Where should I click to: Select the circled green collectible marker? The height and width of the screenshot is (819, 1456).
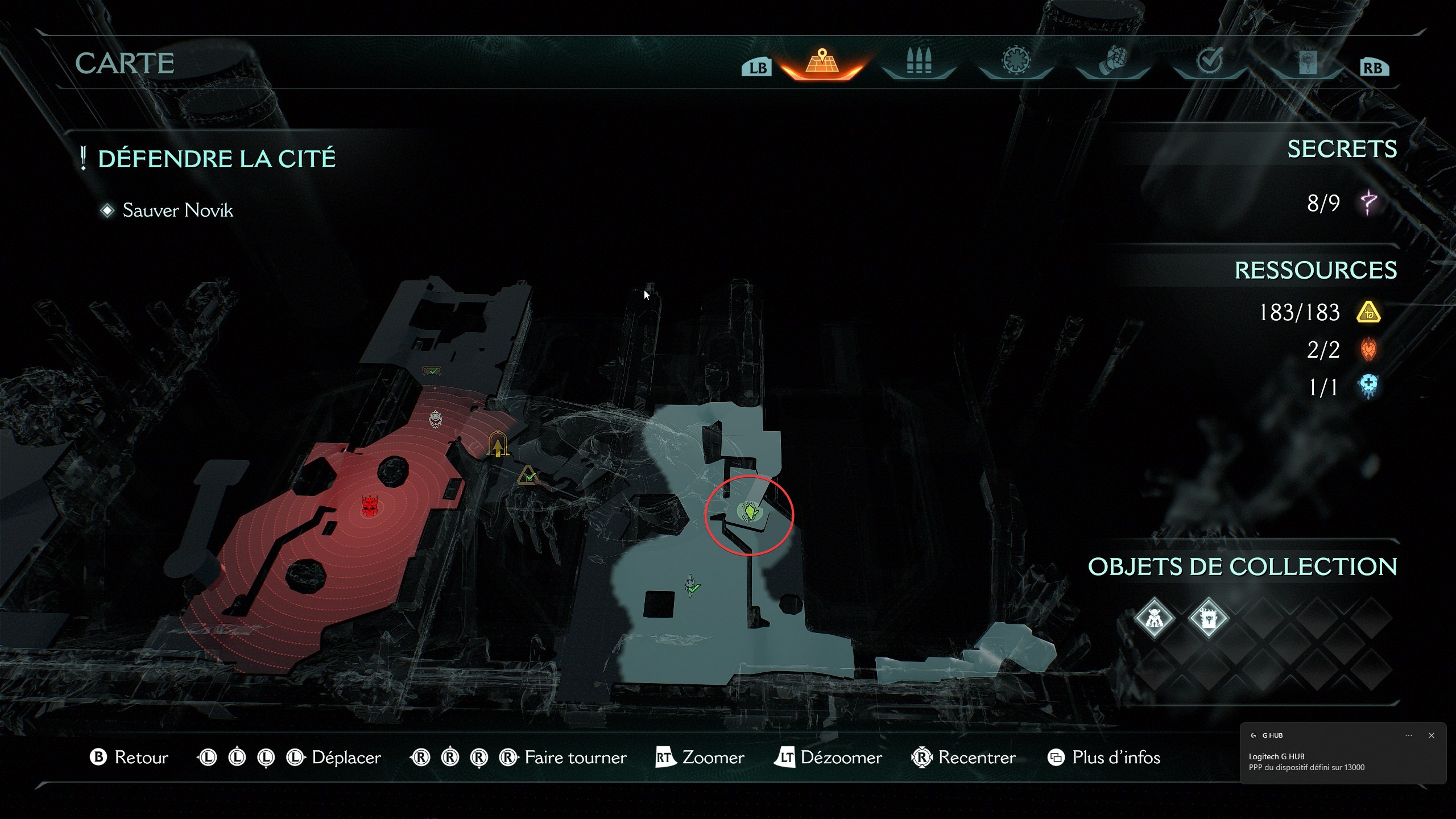point(750,512)
